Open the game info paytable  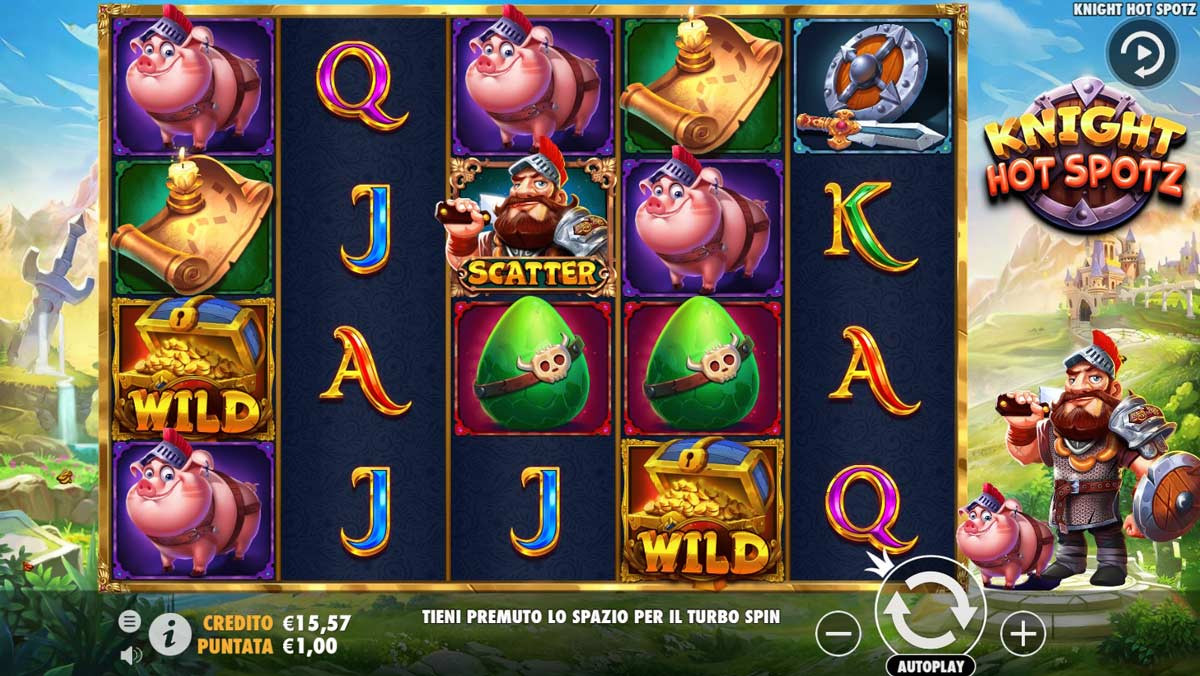(x=170, y=634)
